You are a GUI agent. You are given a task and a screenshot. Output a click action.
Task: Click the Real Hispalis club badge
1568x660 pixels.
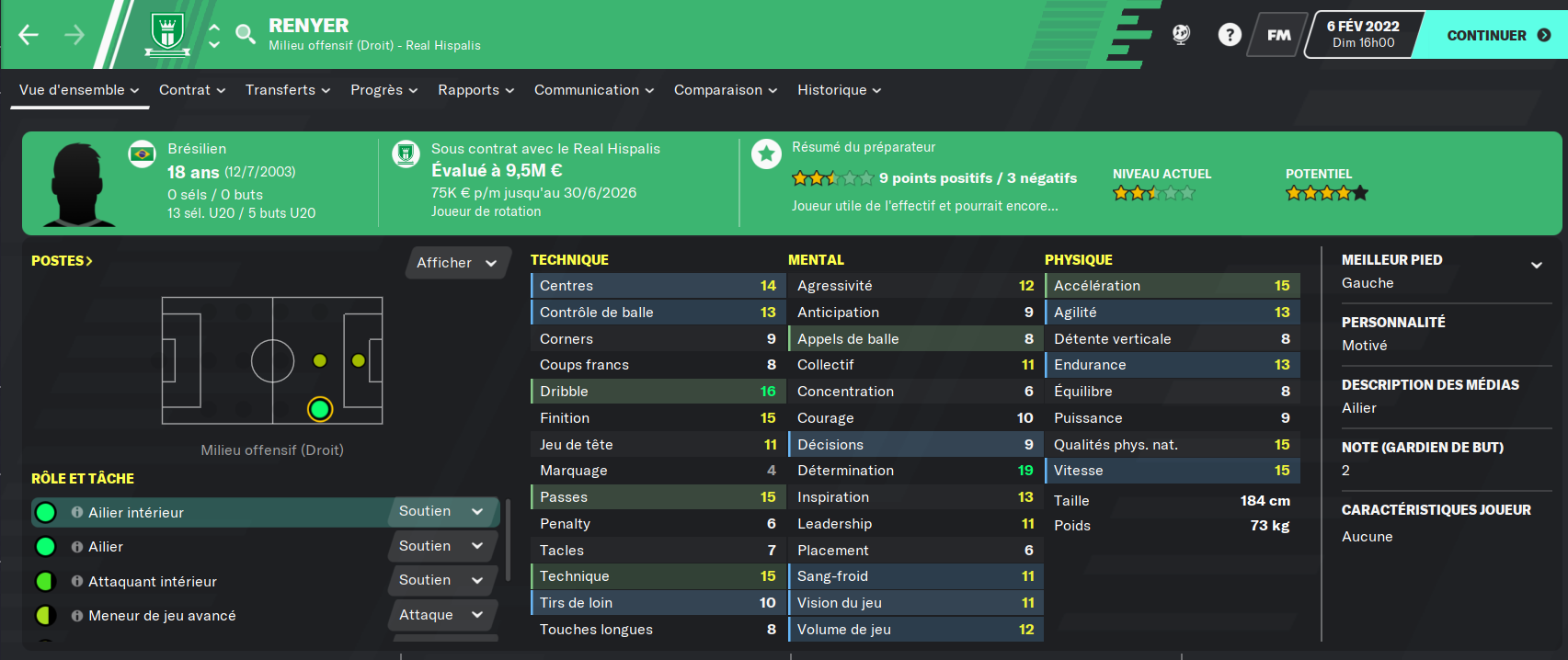click(x=167, y=35)
